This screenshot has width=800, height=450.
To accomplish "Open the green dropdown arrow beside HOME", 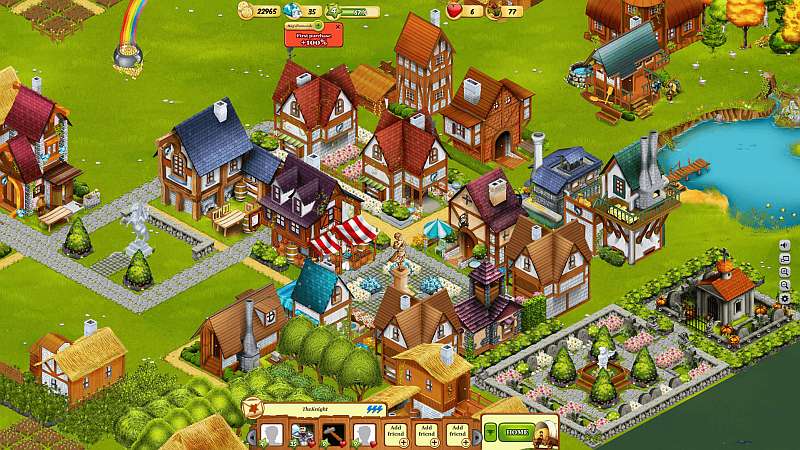I will (491, 431).
